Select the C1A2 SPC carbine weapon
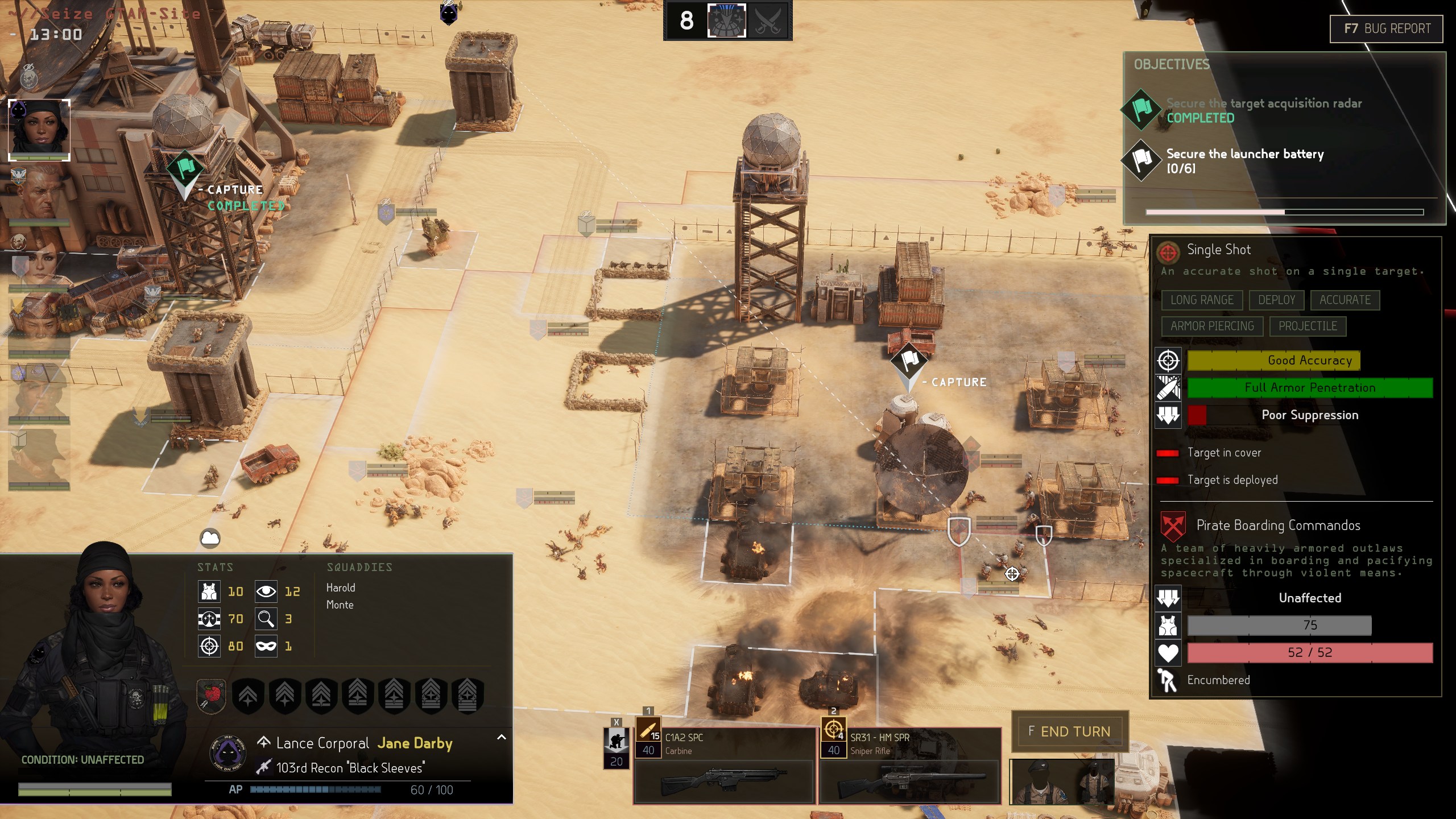The image size is (1456, 819). point(724,766)
